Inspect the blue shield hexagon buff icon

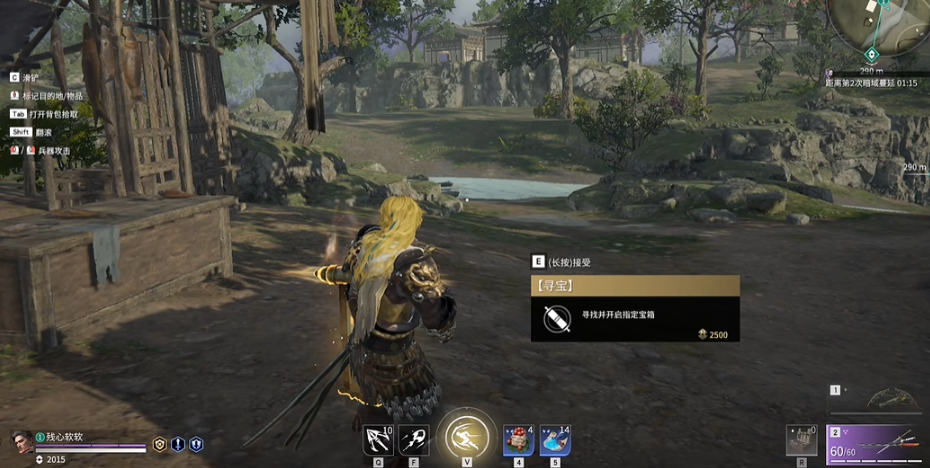196,445
